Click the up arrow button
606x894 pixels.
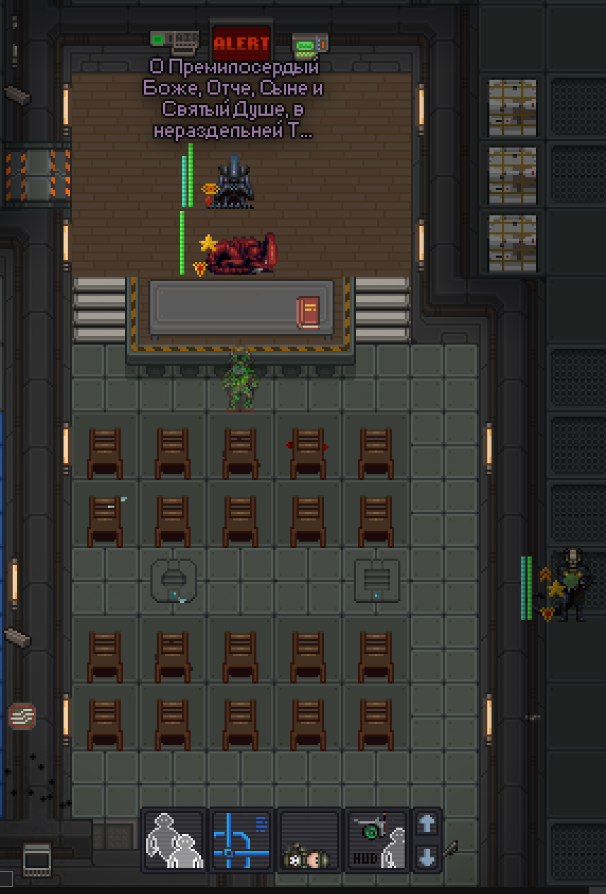tap(427, 824)
